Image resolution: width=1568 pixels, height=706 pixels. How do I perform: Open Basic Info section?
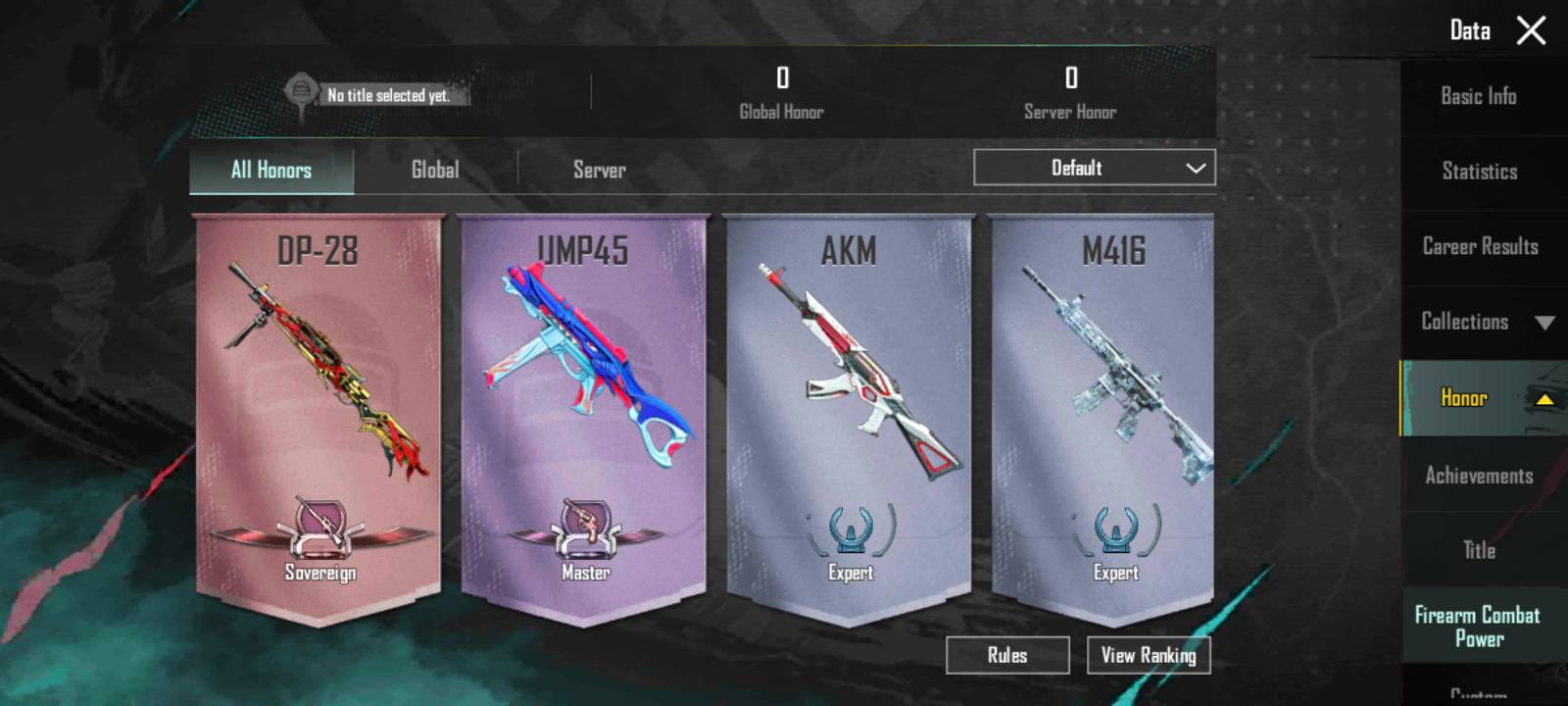coord(1478,96)
